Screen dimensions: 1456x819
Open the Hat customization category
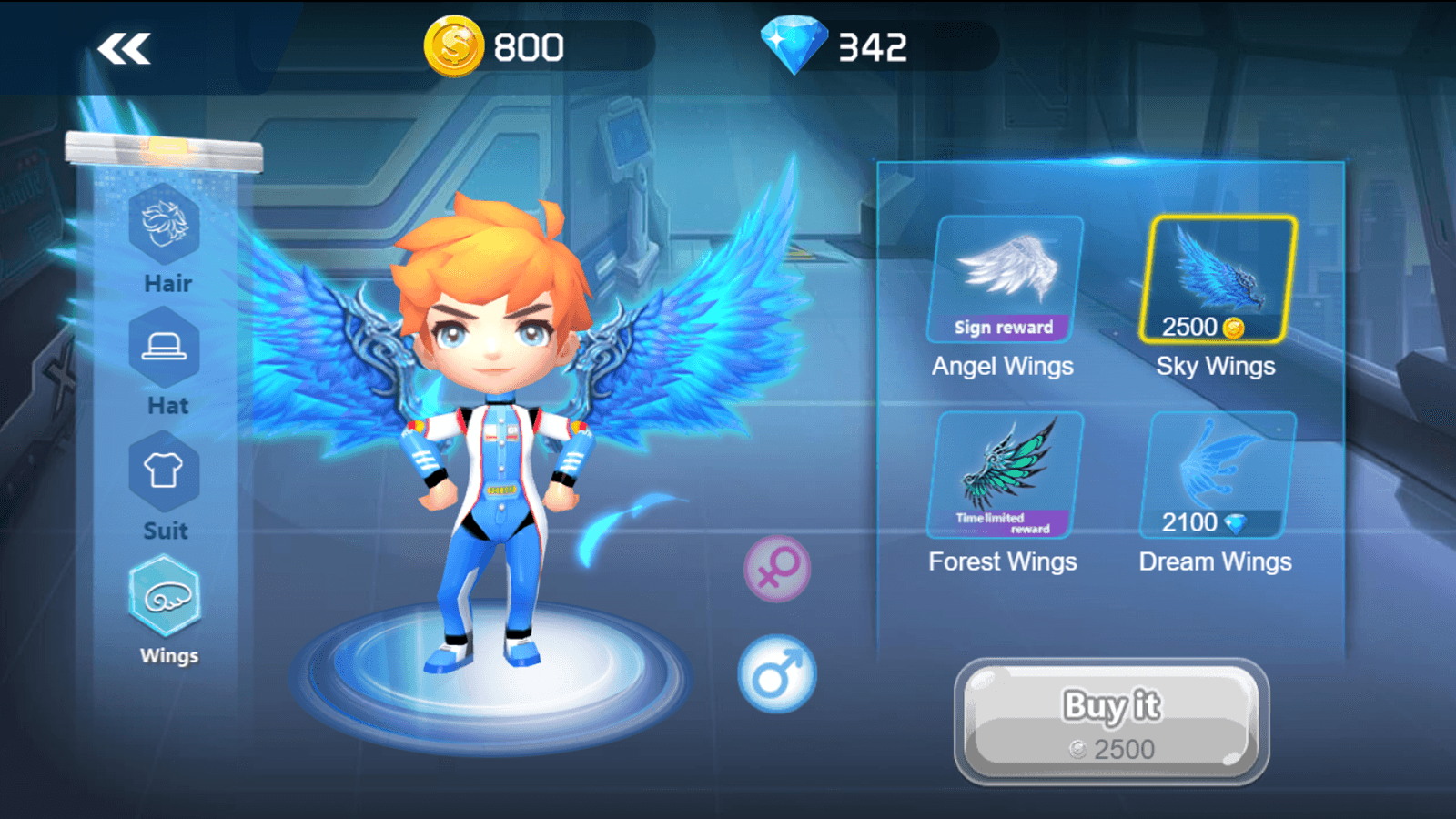coord(166,355)
